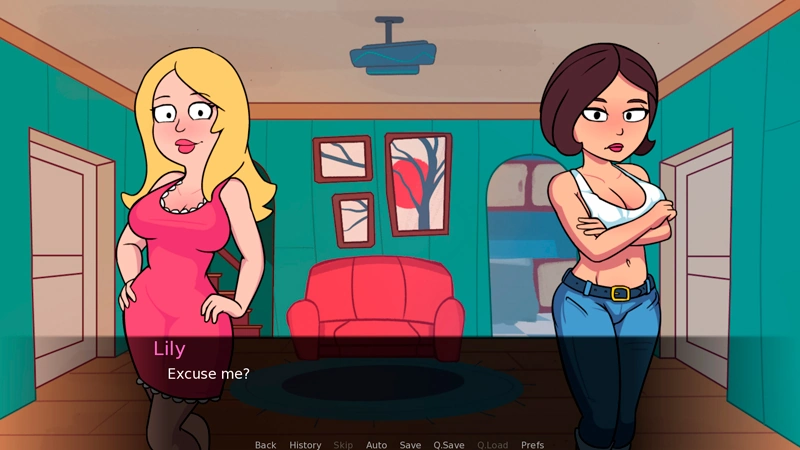Open the dialogue History

305,445
